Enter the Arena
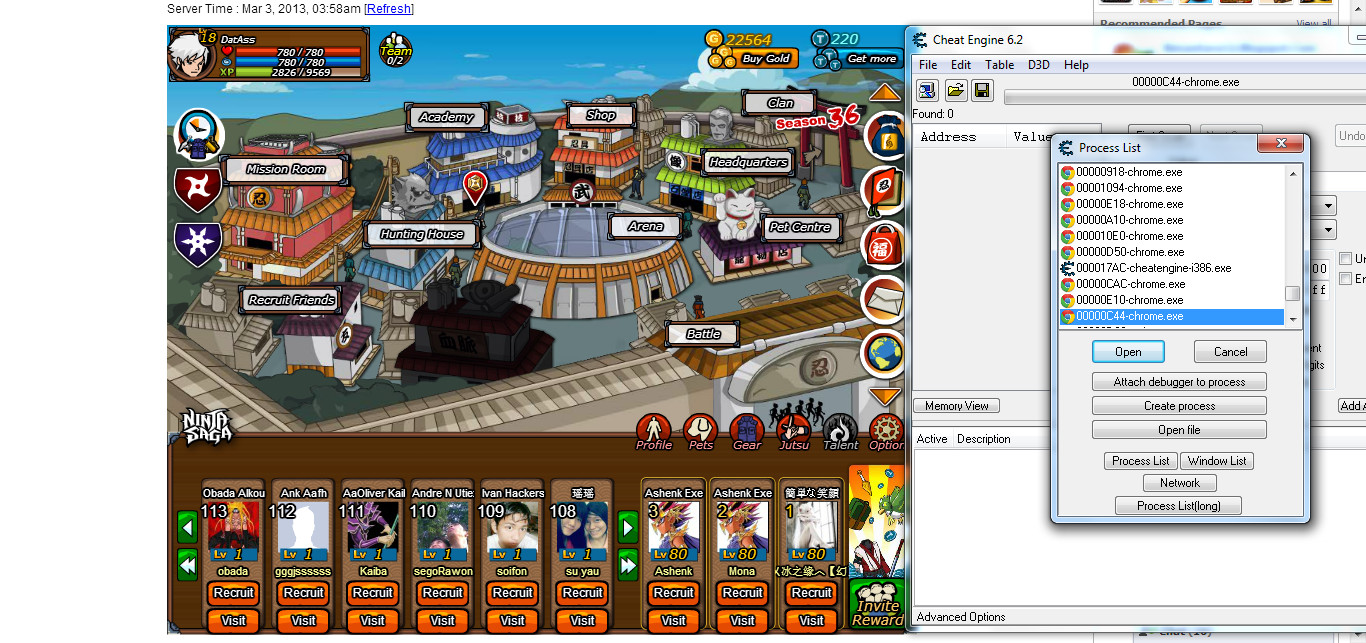1366x643 pixels. [x=645, y=226]
